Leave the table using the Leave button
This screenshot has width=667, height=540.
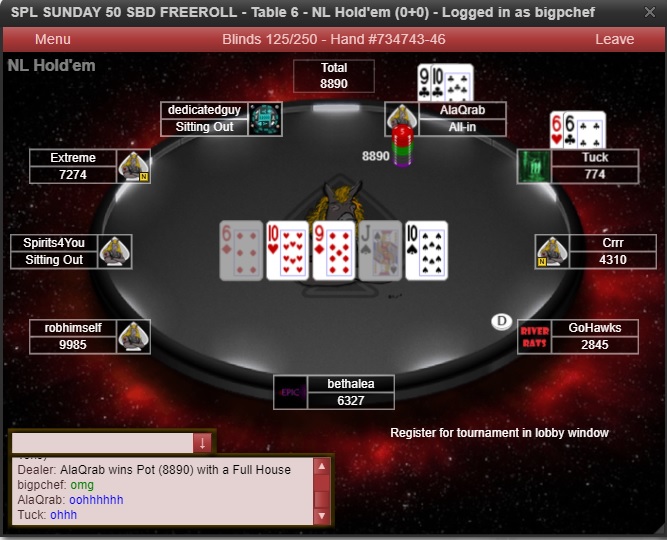[x=614, y=39]
